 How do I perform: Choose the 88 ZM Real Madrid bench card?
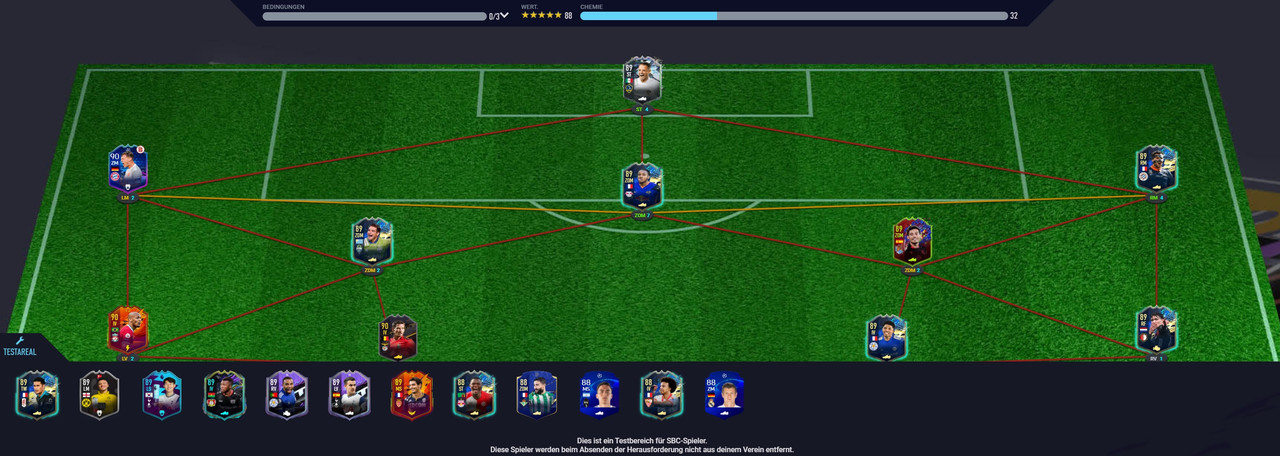click(723, 395)
